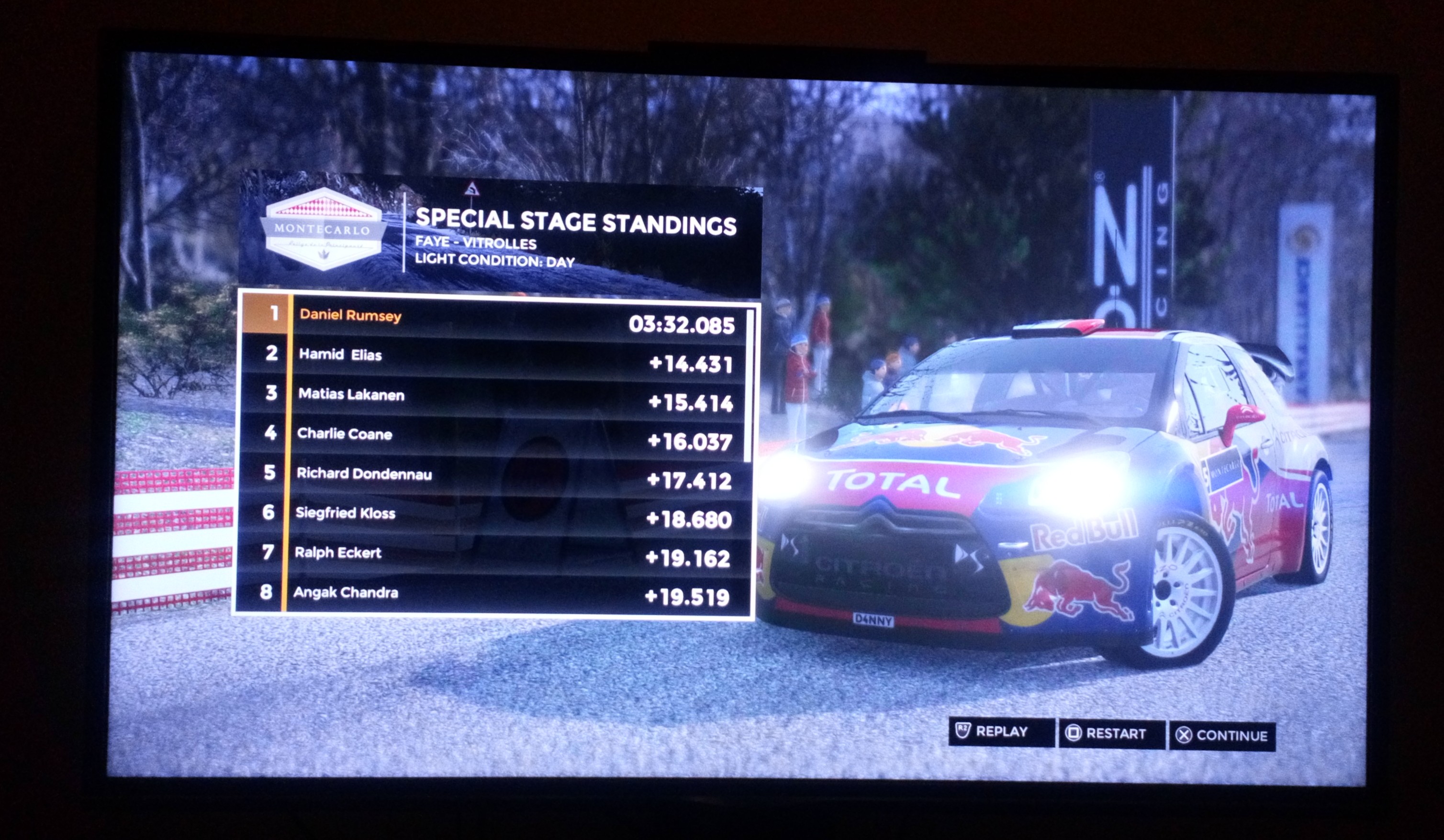Select Daniel Rumsey's first place row
The width and height of the screenshot is (1444, 840).
pyautogui.click(x=496, y=319)
